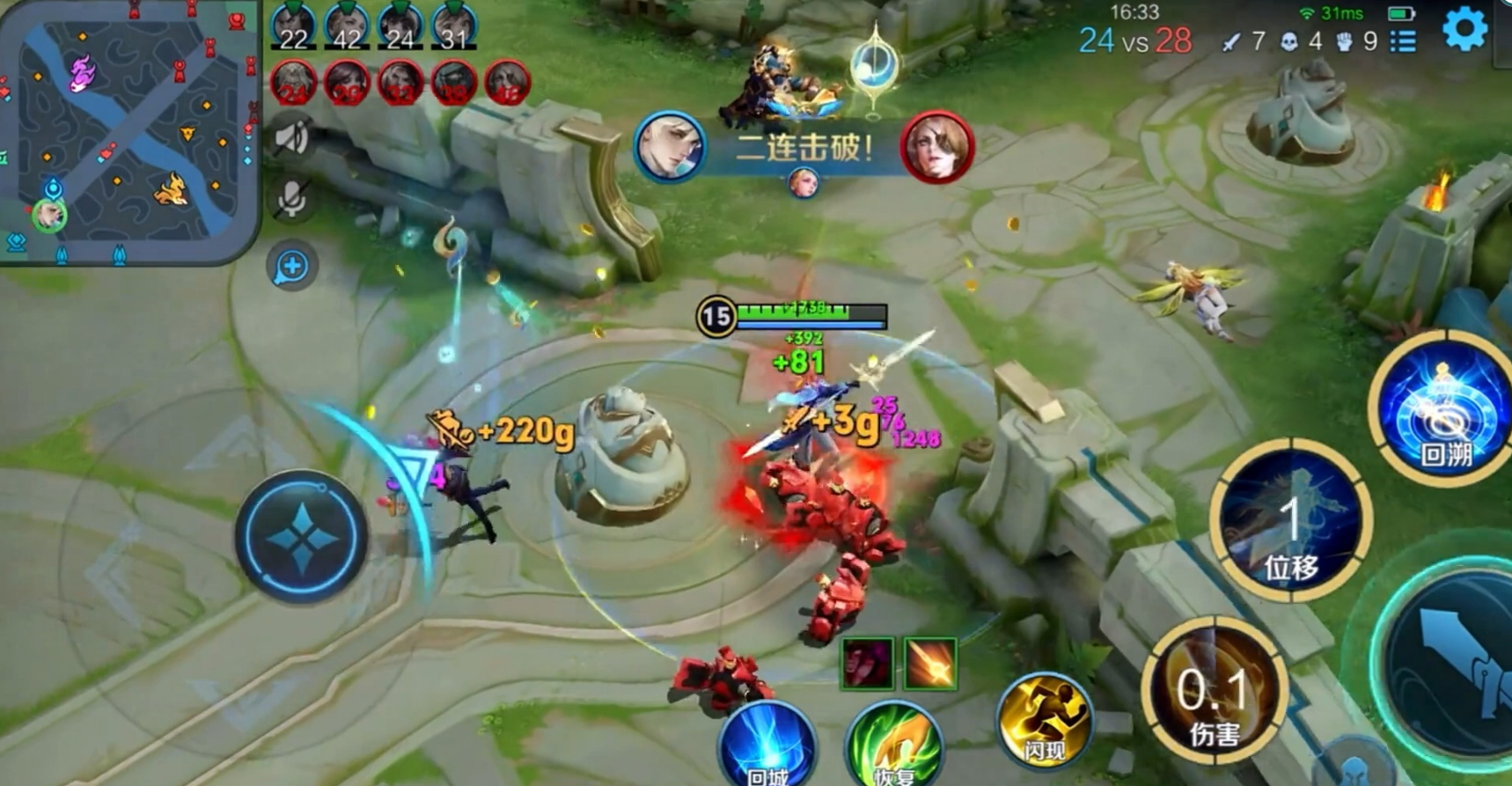Click the battlefield minimap

point(128,132)
